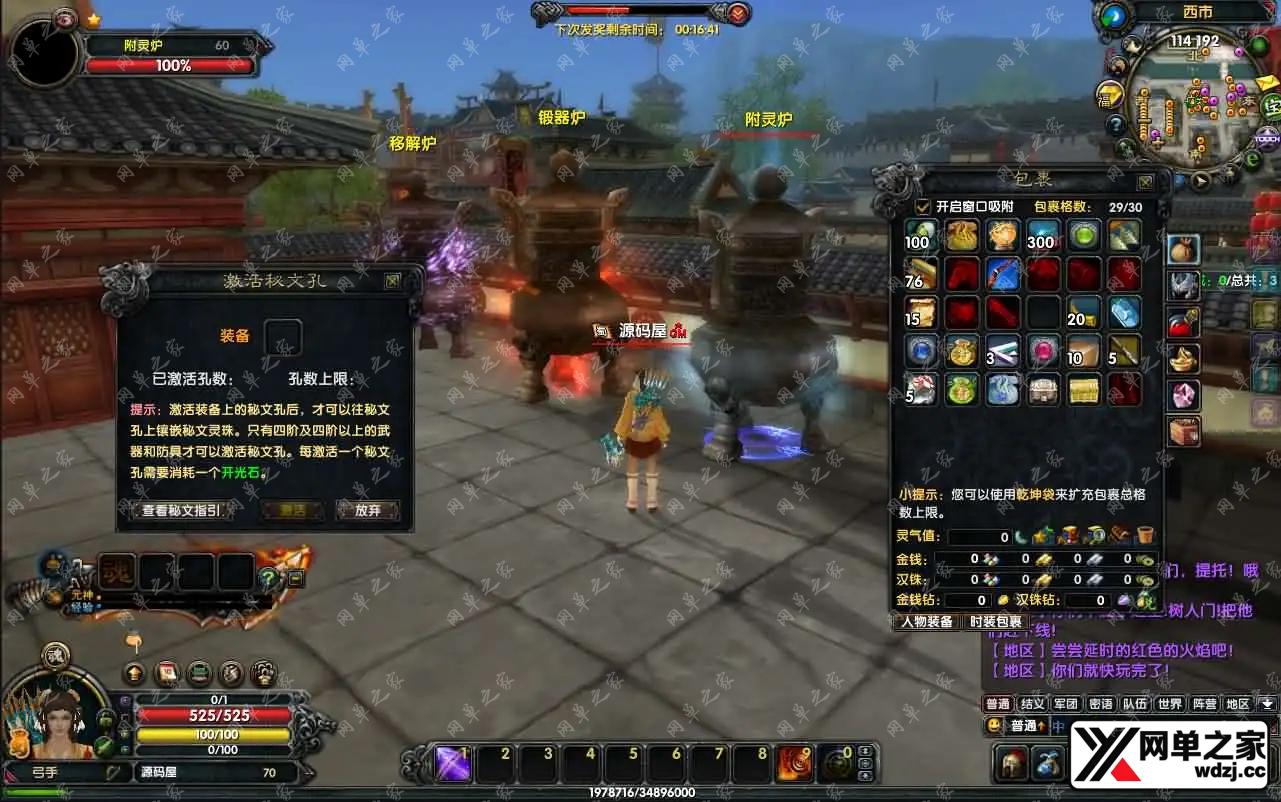The image size is (1281, 802).
Task: Select the golden treasure chest item
Action: 1083,389
